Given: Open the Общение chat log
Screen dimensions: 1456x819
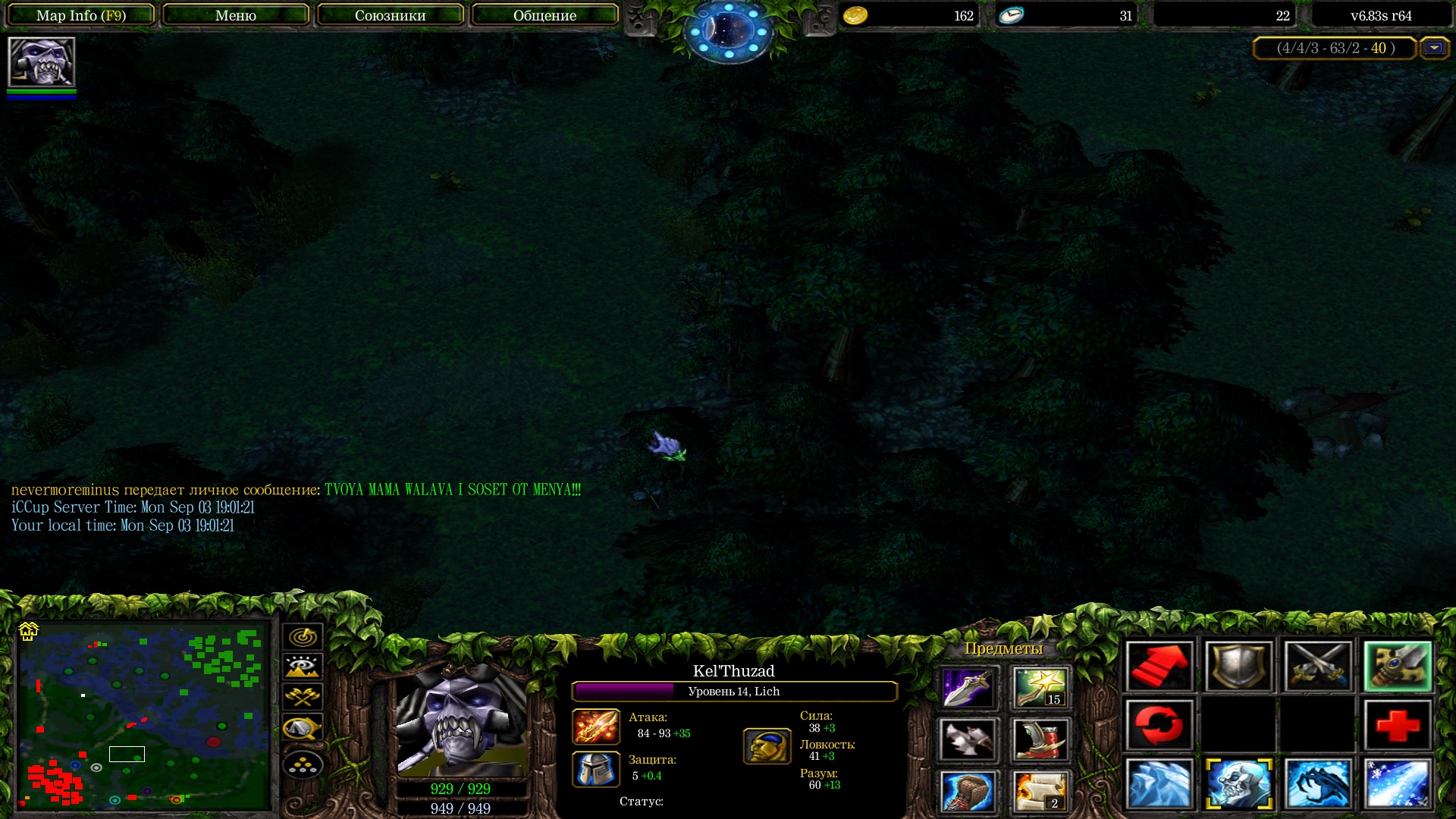Looking at the screenshot, I should [x=544, y=15].
